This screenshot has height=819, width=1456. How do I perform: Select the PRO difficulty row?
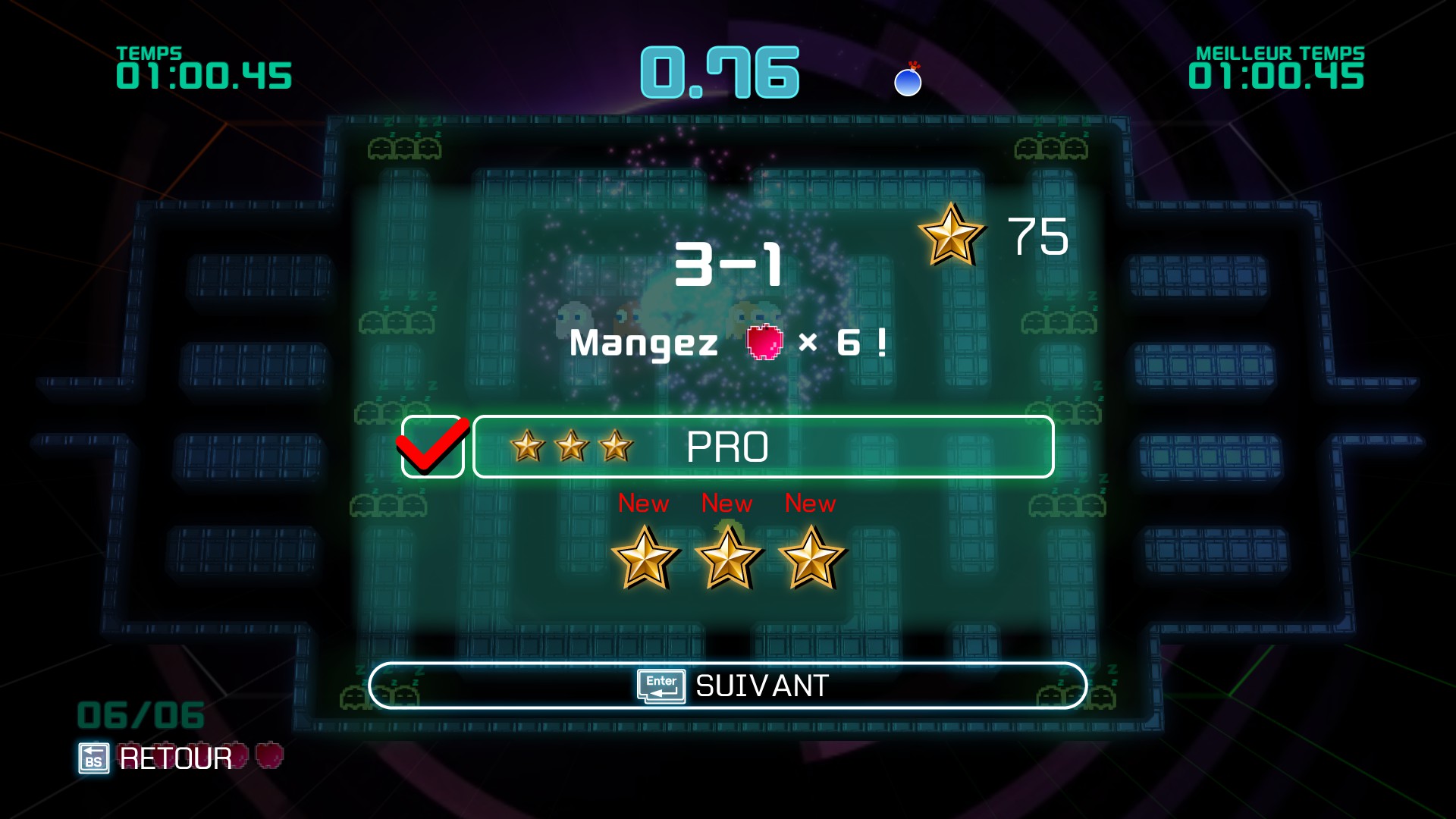coord(763,447)
